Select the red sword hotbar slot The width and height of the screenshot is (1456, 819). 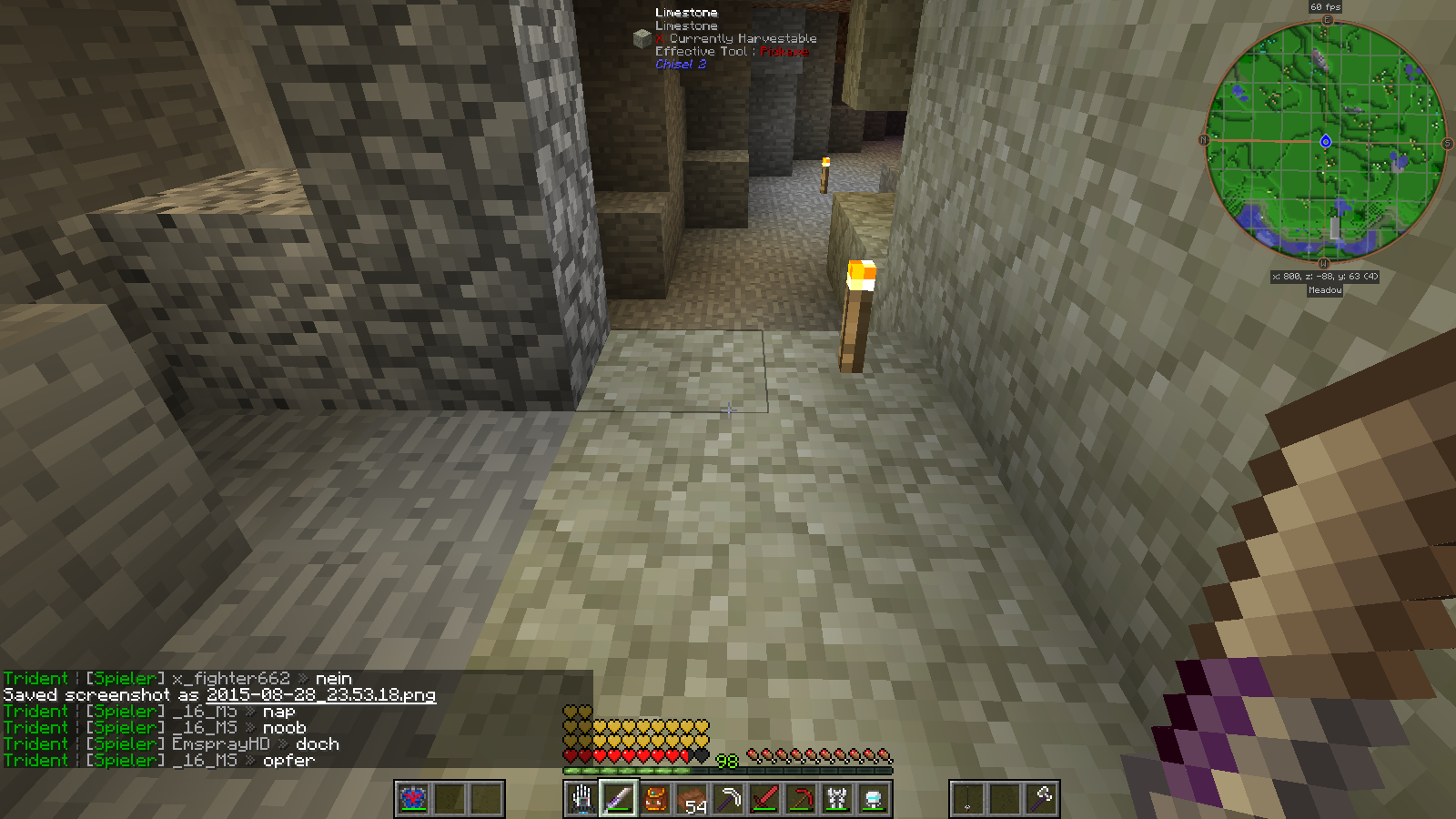(x=764, y=799)
